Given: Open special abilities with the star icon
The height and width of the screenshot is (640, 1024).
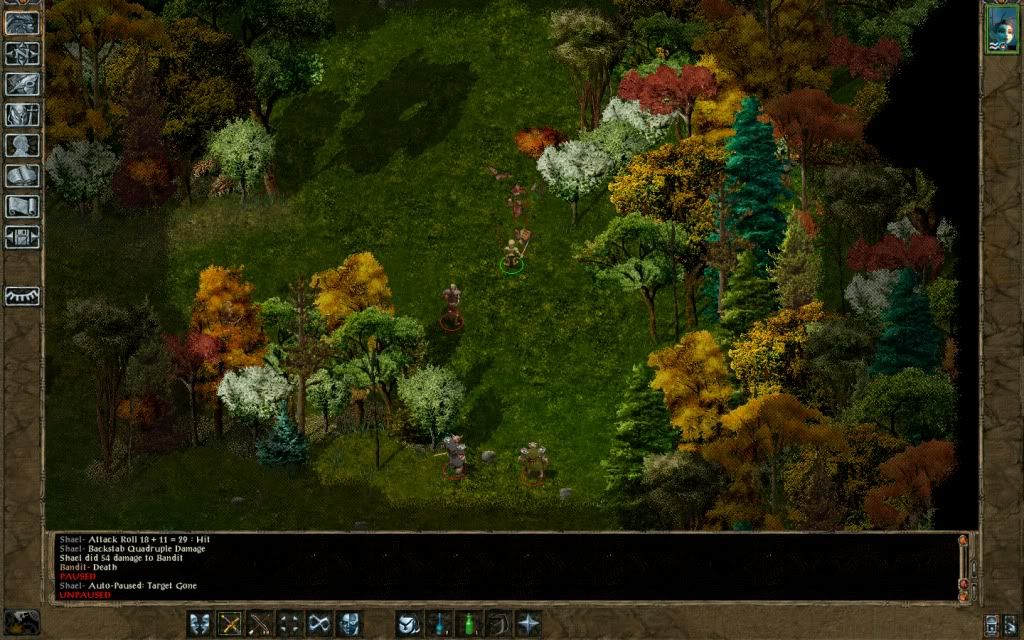Looking at the screenshot, I should [x=527, y=623].
